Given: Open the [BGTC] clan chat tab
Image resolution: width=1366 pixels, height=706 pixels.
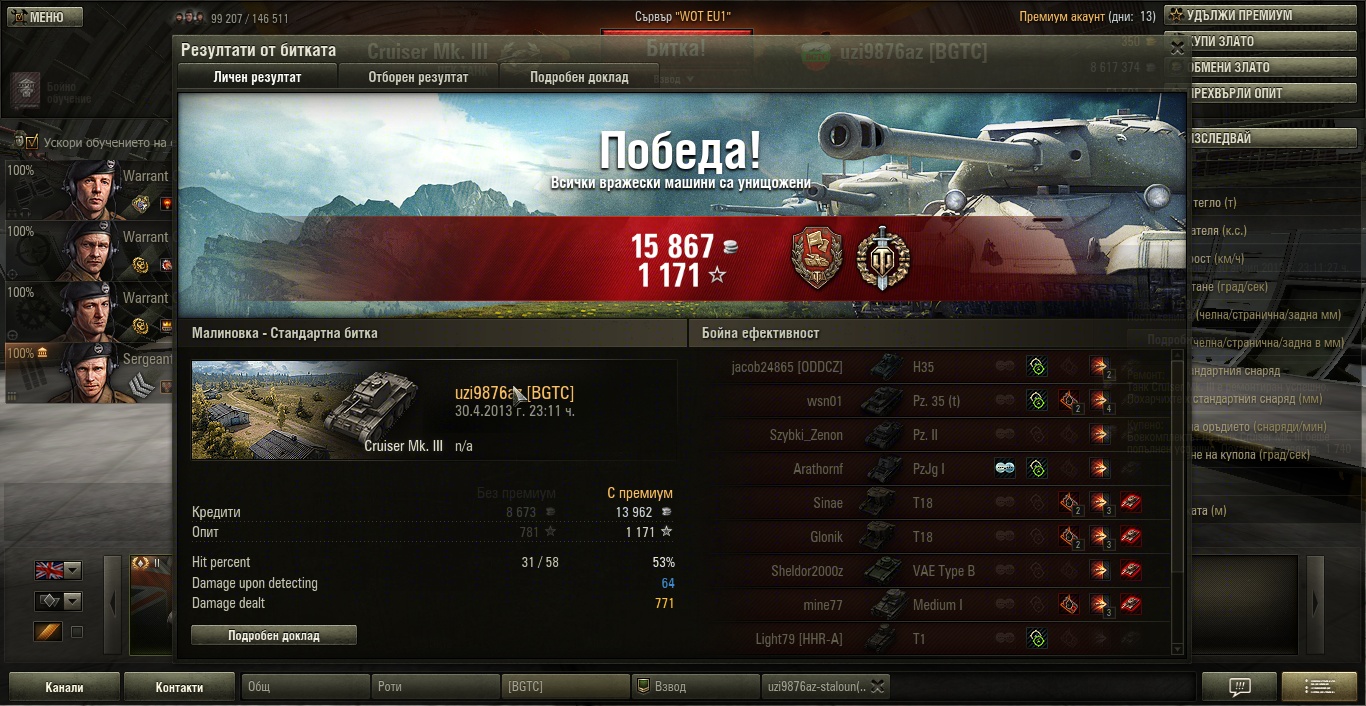Looking at the screenshot, I should coord(565,687).
